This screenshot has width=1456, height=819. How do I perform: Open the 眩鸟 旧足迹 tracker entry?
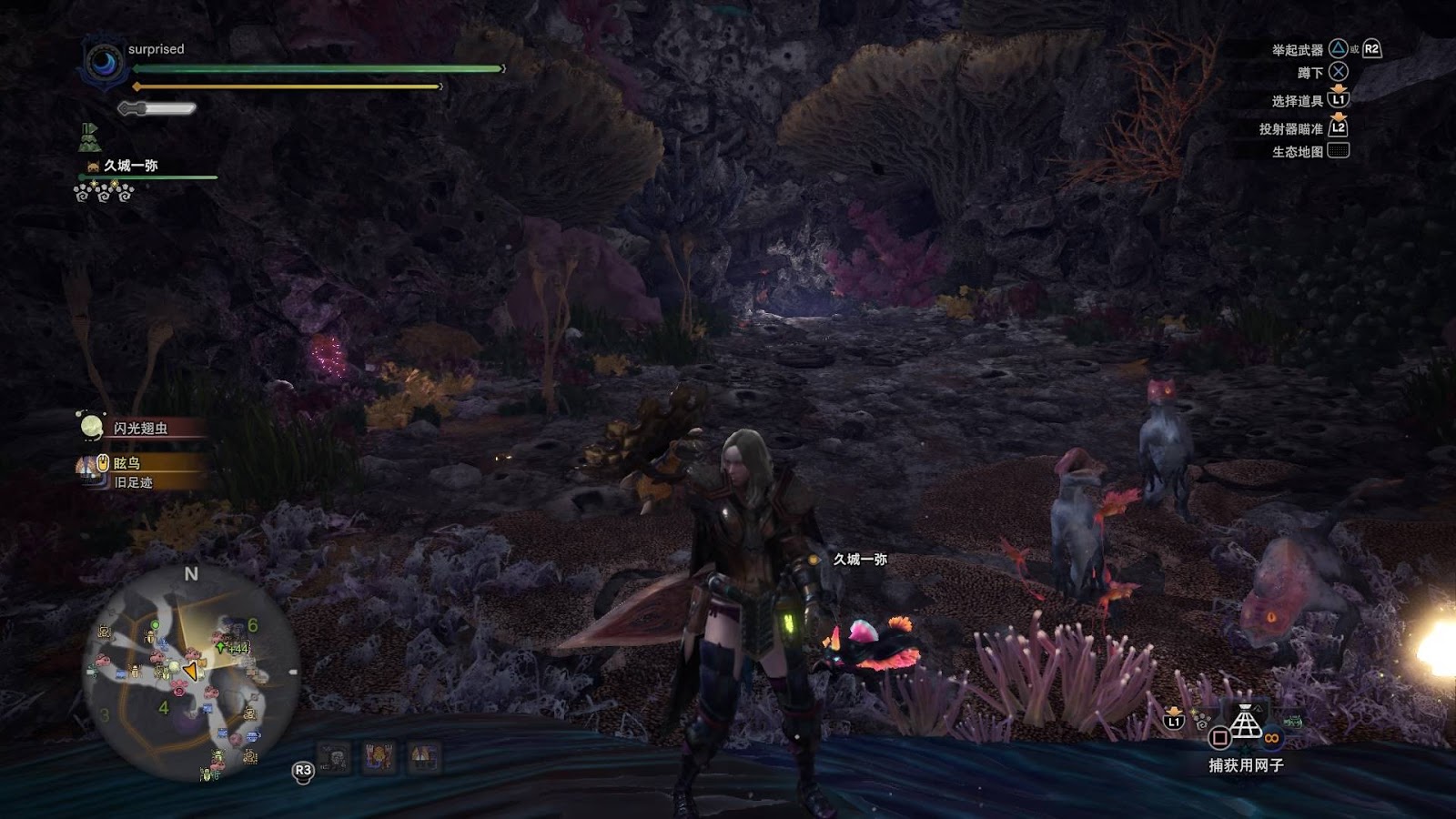tap(136, 472)
